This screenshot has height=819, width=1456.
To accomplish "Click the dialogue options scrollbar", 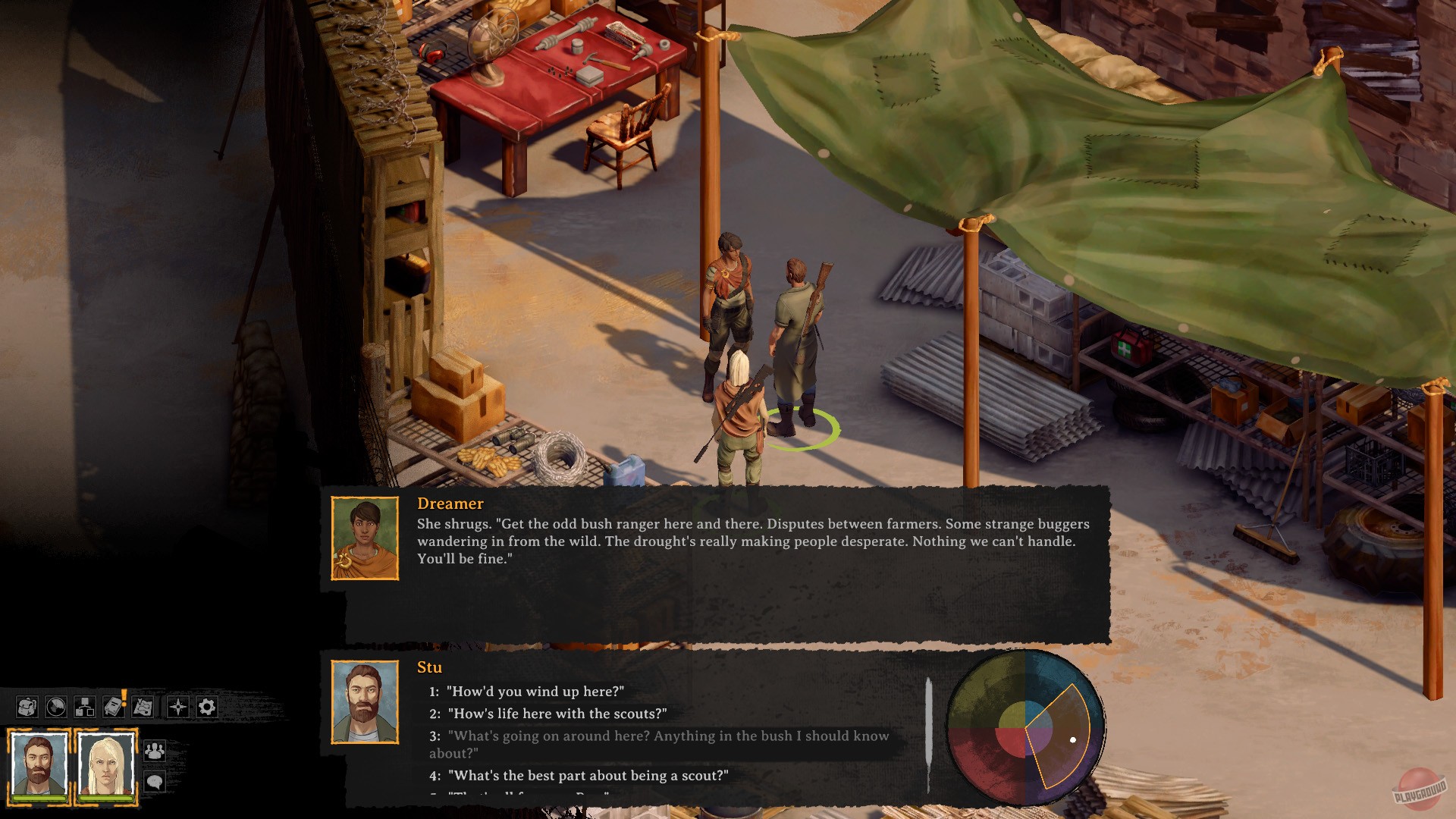I will click(930, 732).
